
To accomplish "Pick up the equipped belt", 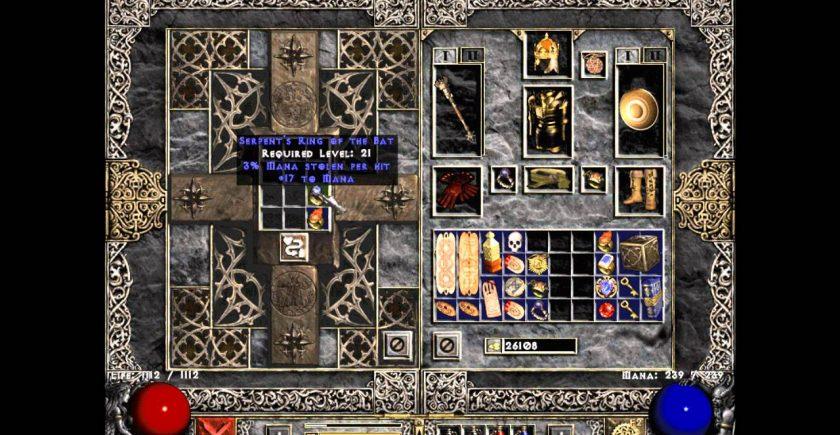I will (548, 180).
